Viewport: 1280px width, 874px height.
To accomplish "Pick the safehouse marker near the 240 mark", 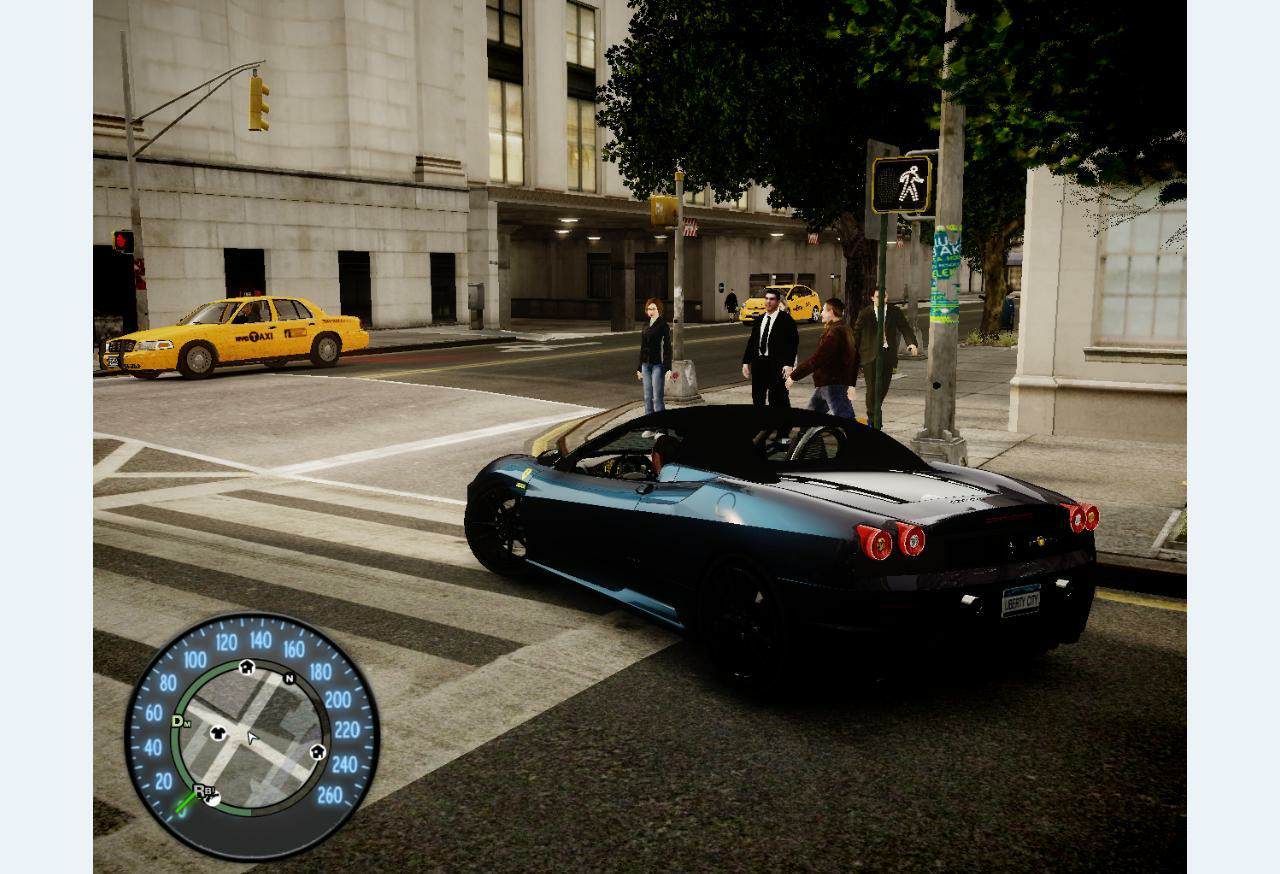I will (x=318, y=751).
